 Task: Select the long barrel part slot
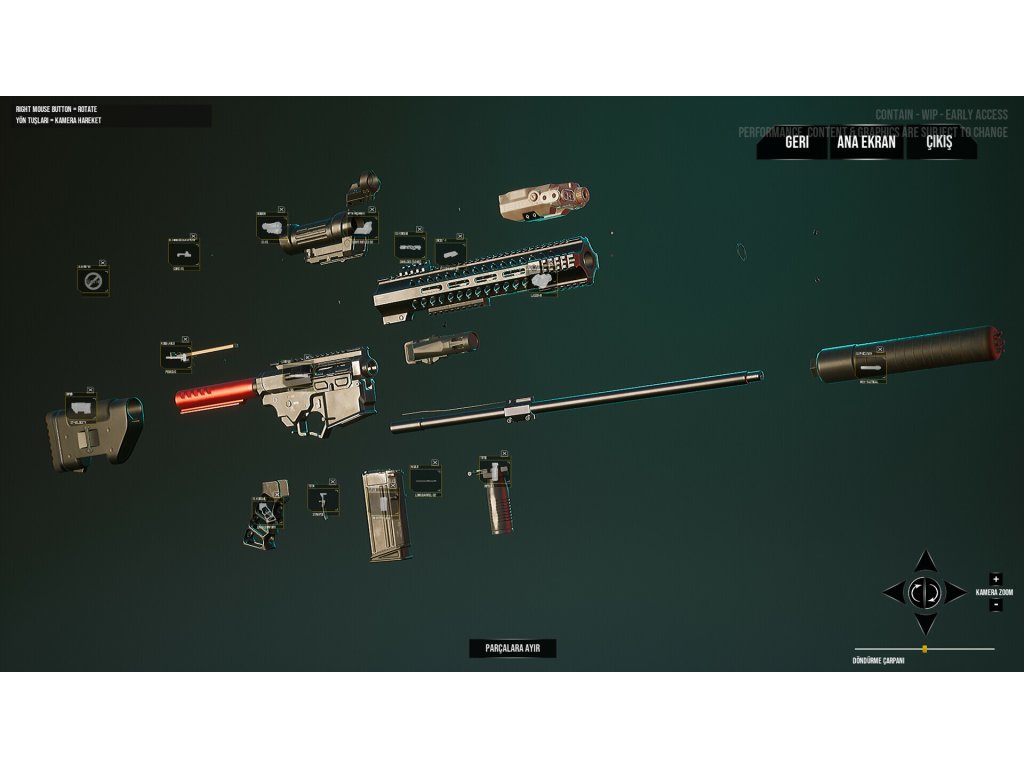[x=425, y=479]
